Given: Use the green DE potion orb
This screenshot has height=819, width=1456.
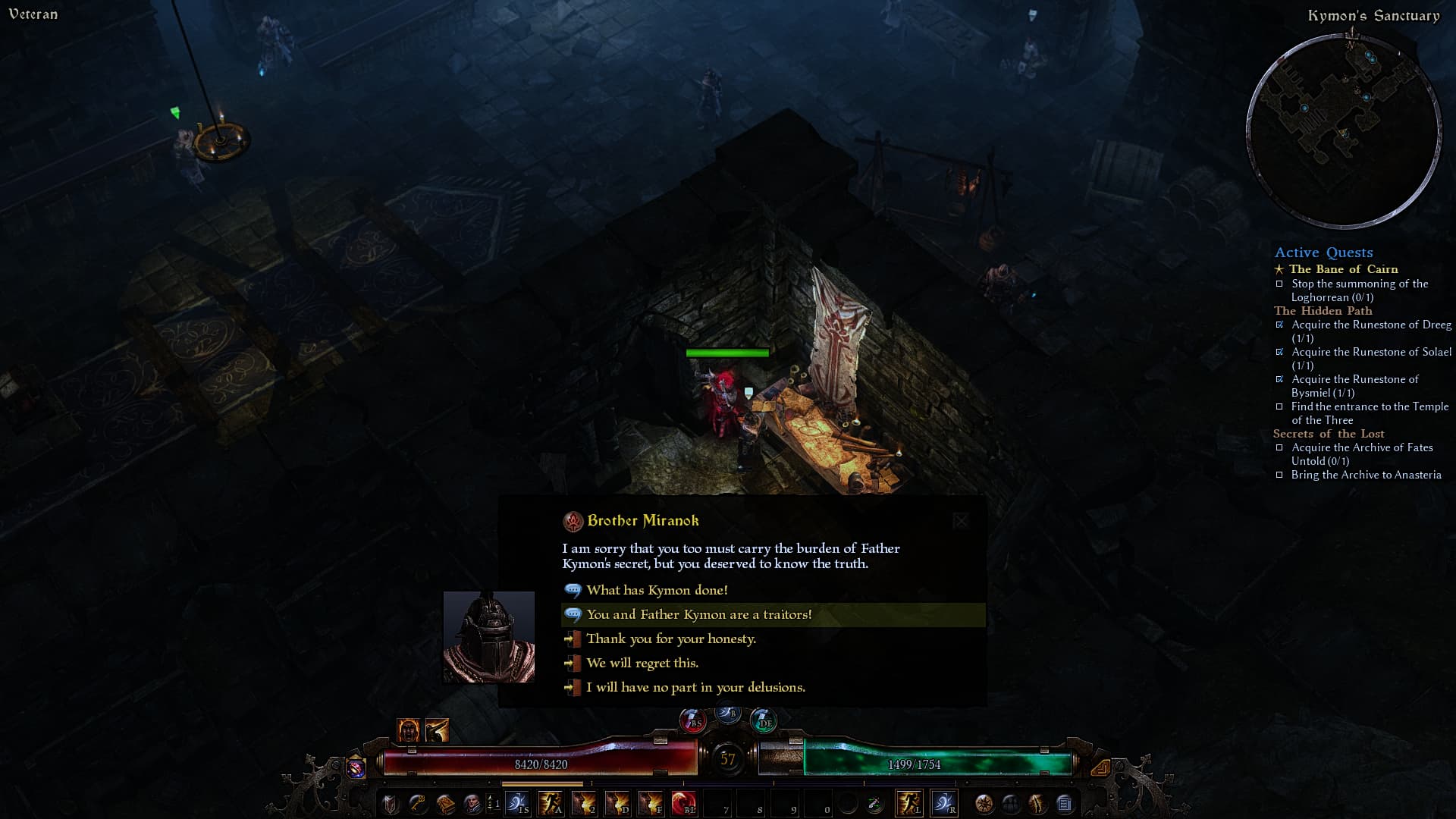Looking at the screenshot, I should click(x=763, y=720).
